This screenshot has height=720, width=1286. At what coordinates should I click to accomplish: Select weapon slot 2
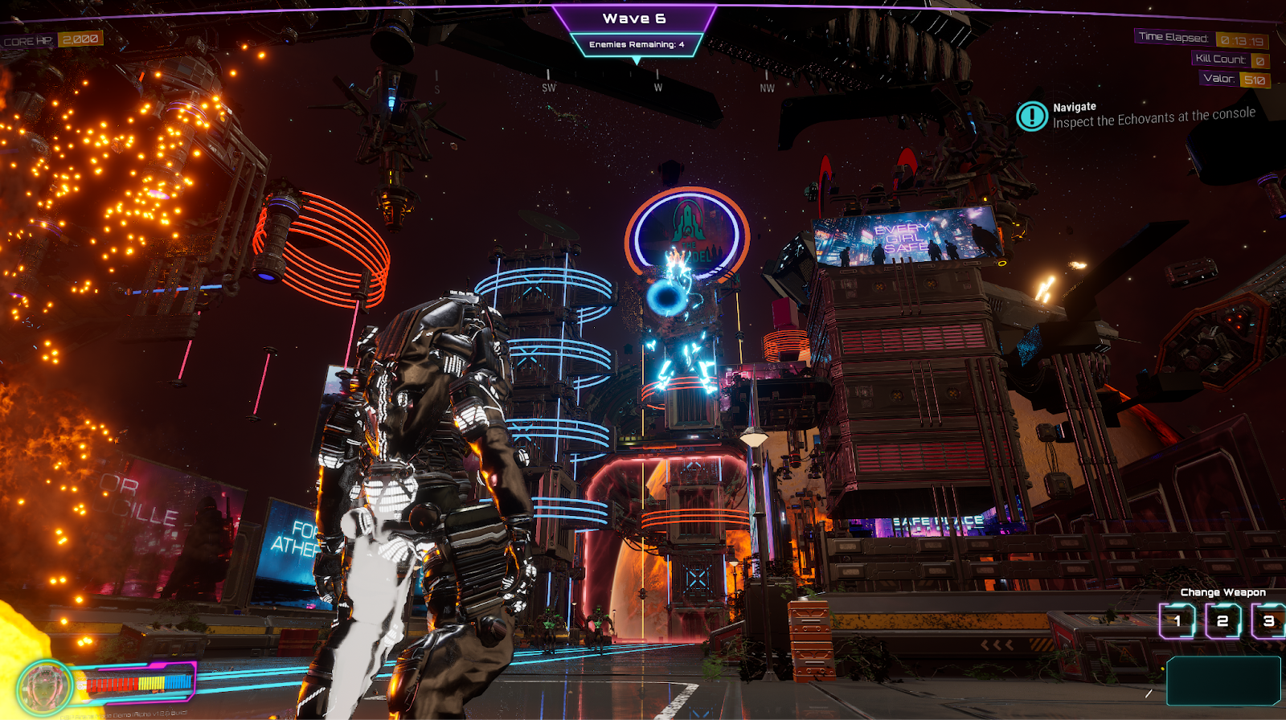tap(1222, 622)
